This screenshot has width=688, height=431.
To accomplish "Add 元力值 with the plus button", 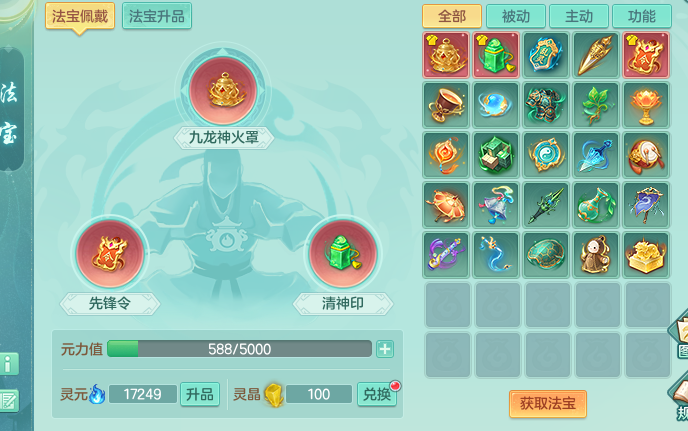I will click(x=385, y=349).
